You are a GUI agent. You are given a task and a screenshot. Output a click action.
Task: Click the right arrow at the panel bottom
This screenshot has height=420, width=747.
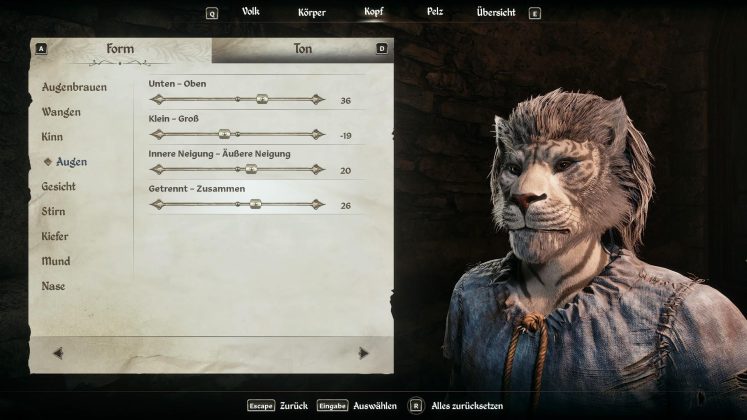coord(363,352)
